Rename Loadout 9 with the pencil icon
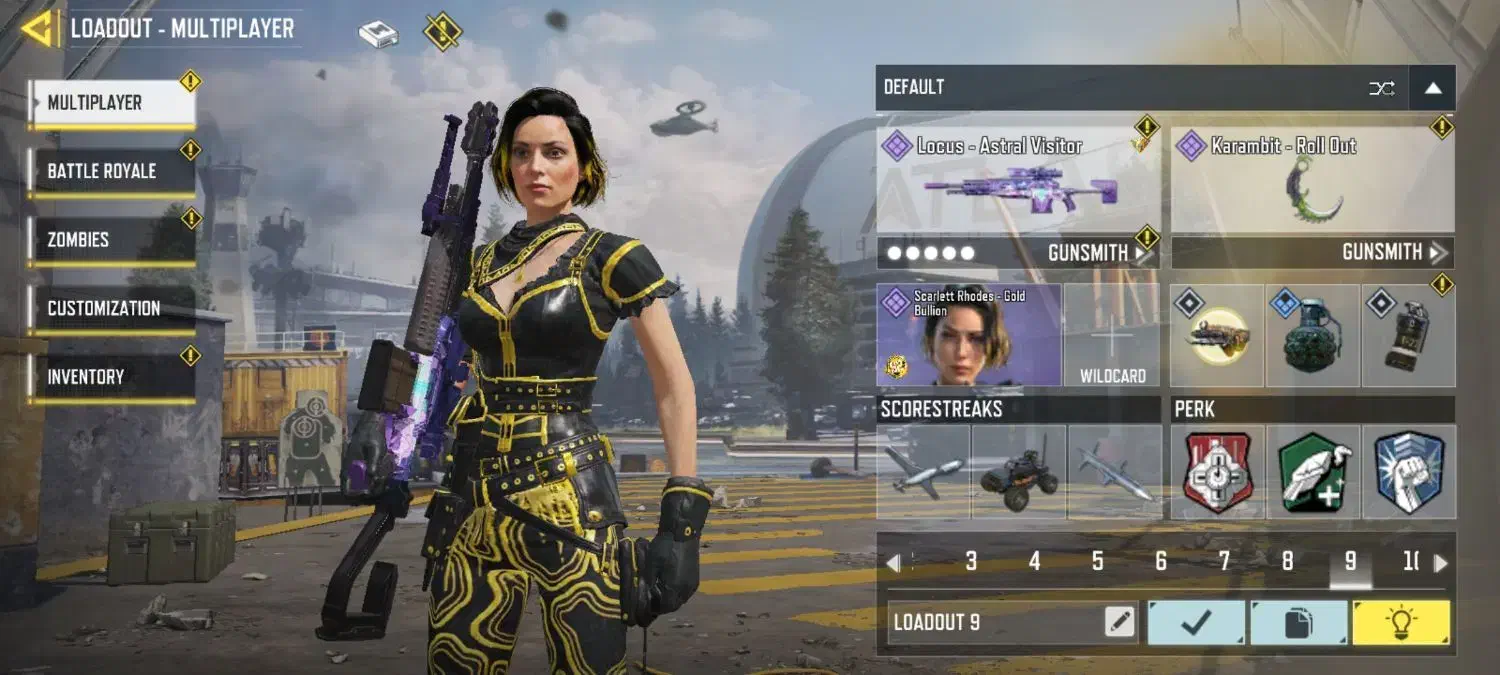 1120,623
